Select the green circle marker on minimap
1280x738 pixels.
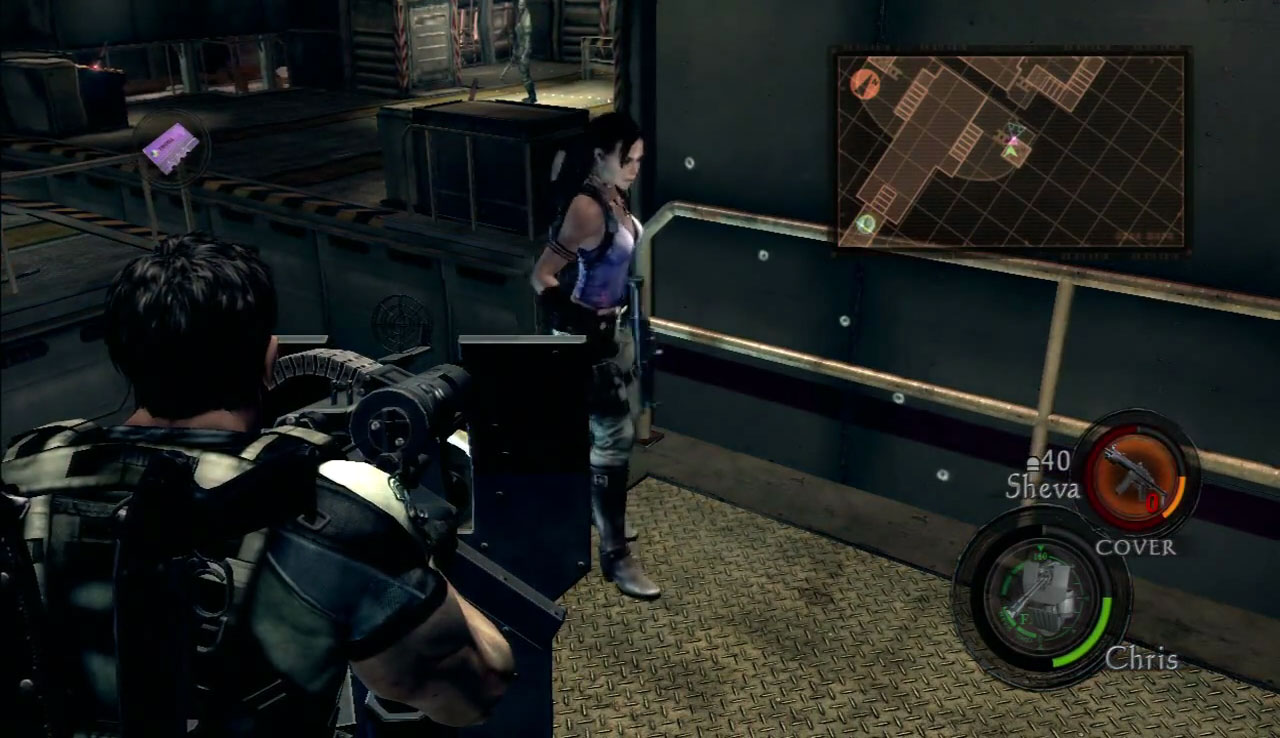866,224
